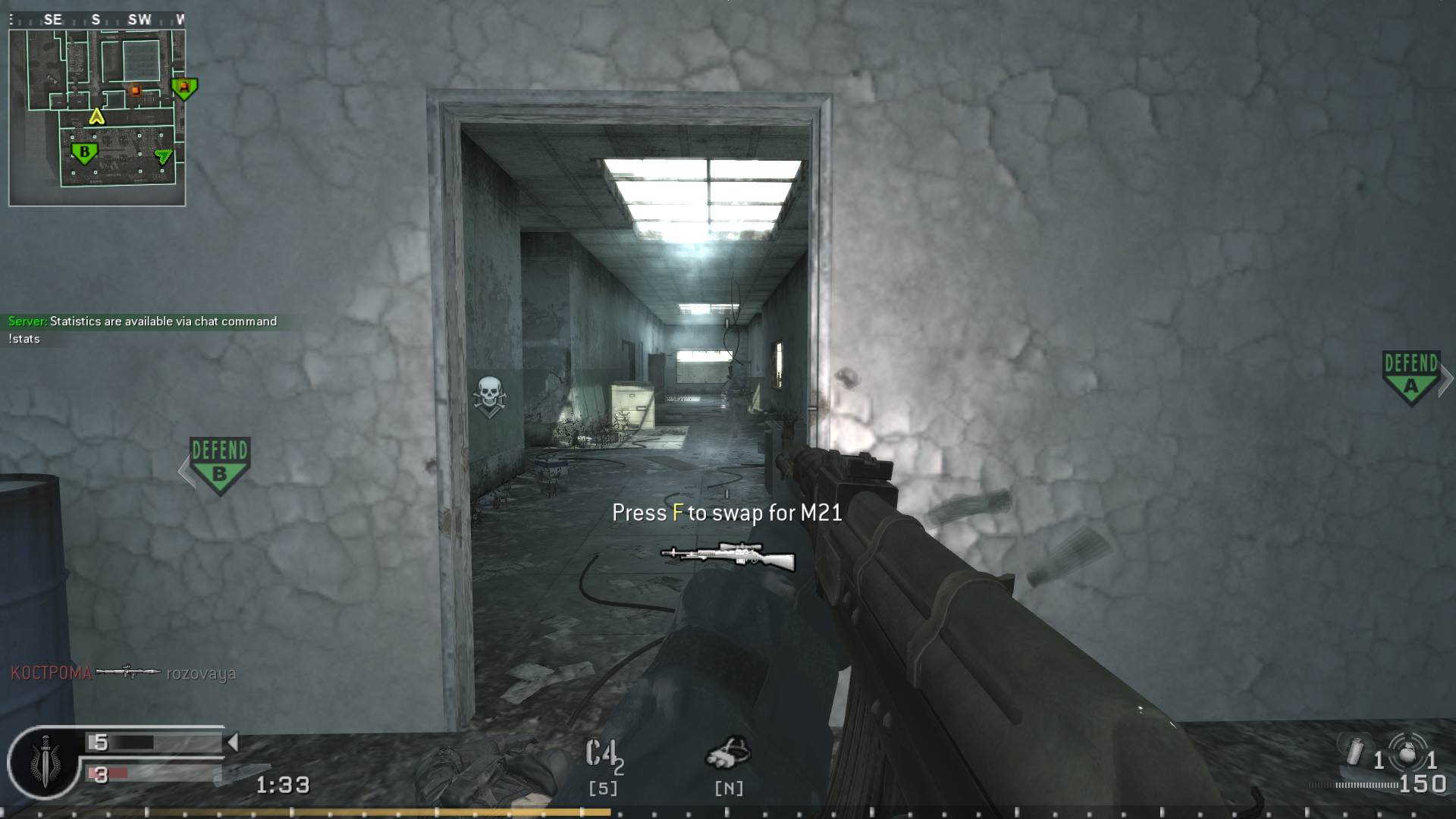This screenshot has height=819, width=1456.
Task: Click the SE compass heading label
Action: click(x=53, y=20)
